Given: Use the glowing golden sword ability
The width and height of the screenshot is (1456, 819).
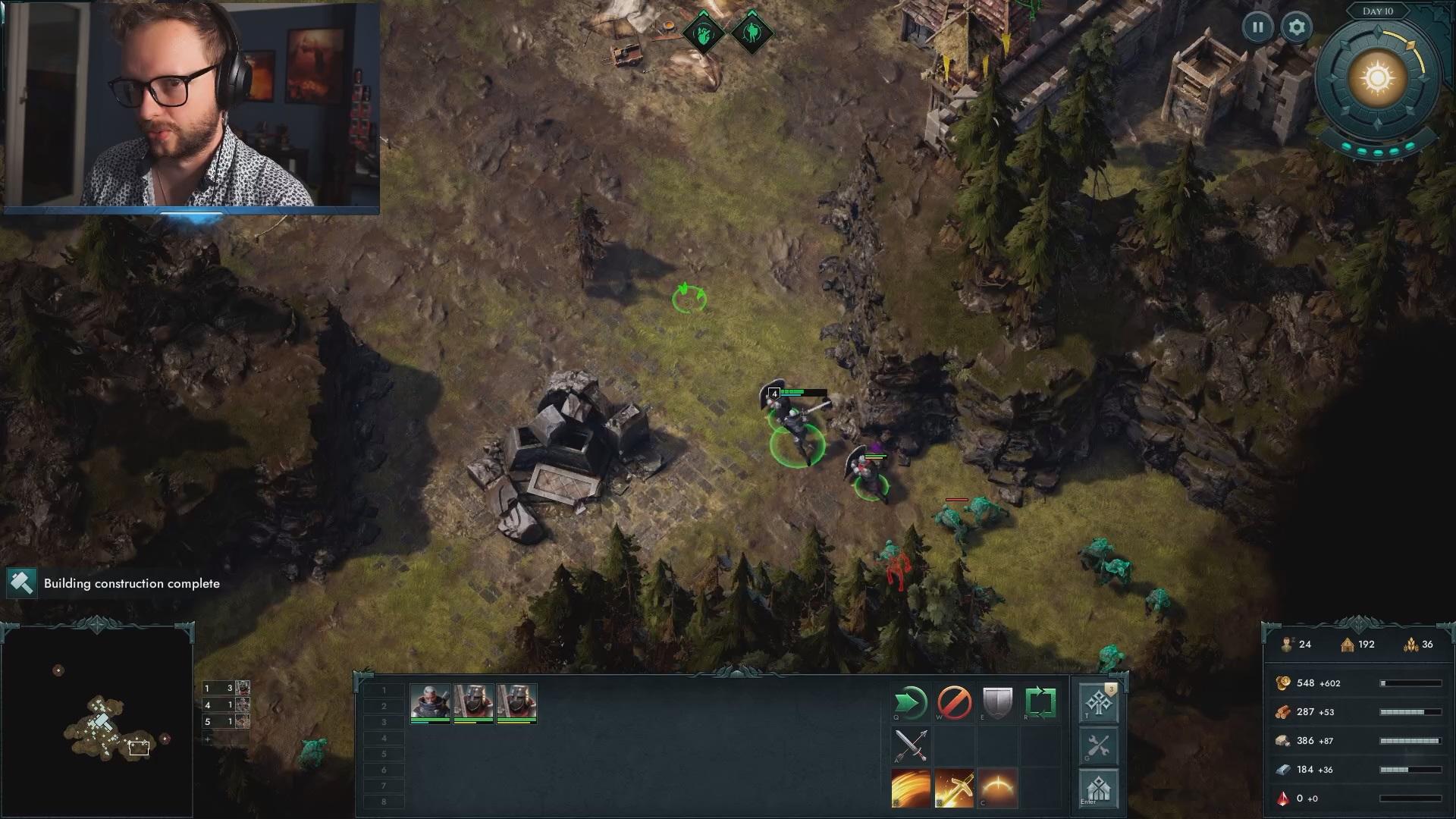Looking at the screenshot, I should pos(954,788).
